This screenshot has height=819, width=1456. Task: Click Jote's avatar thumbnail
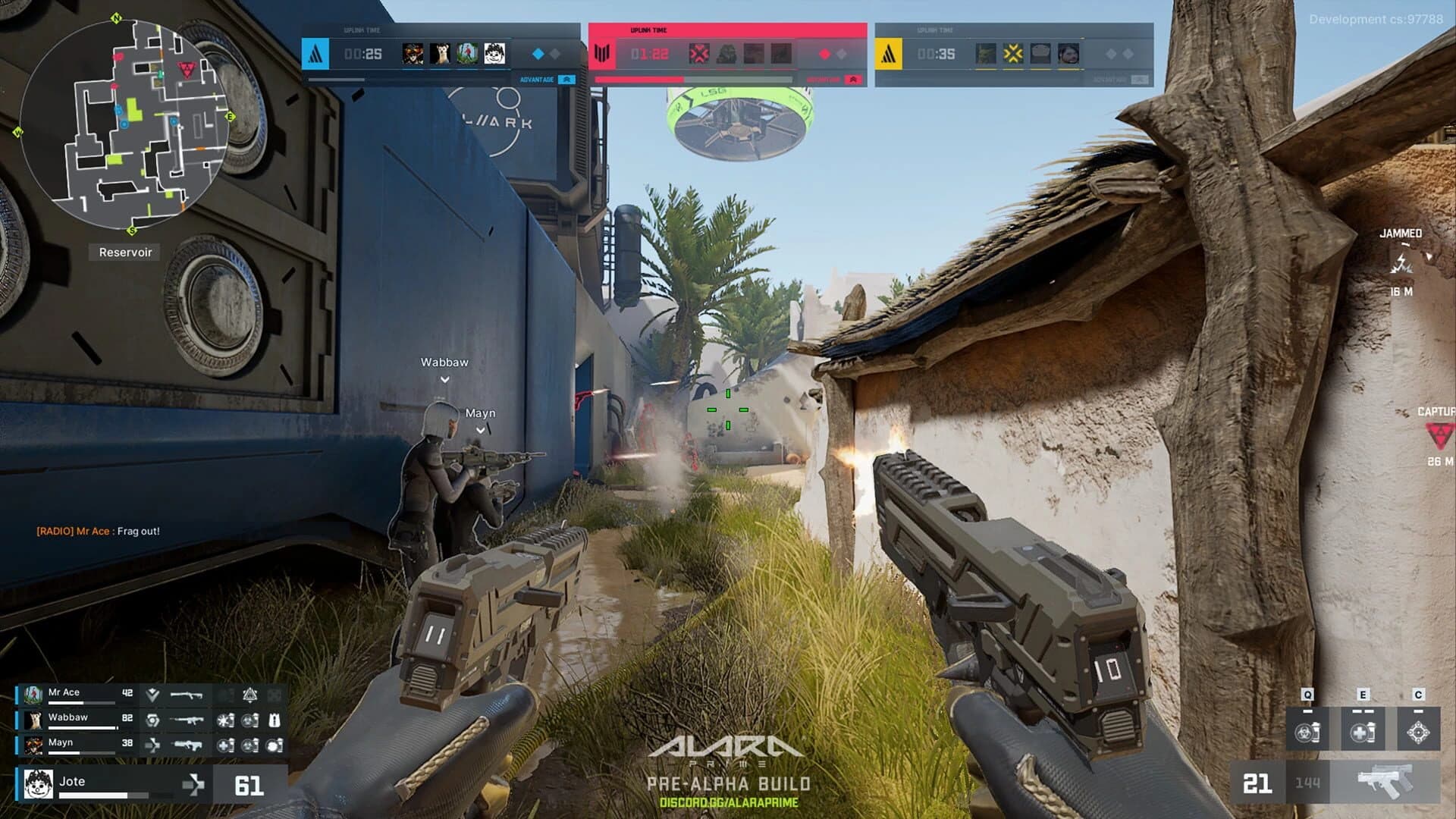(37, 785)
